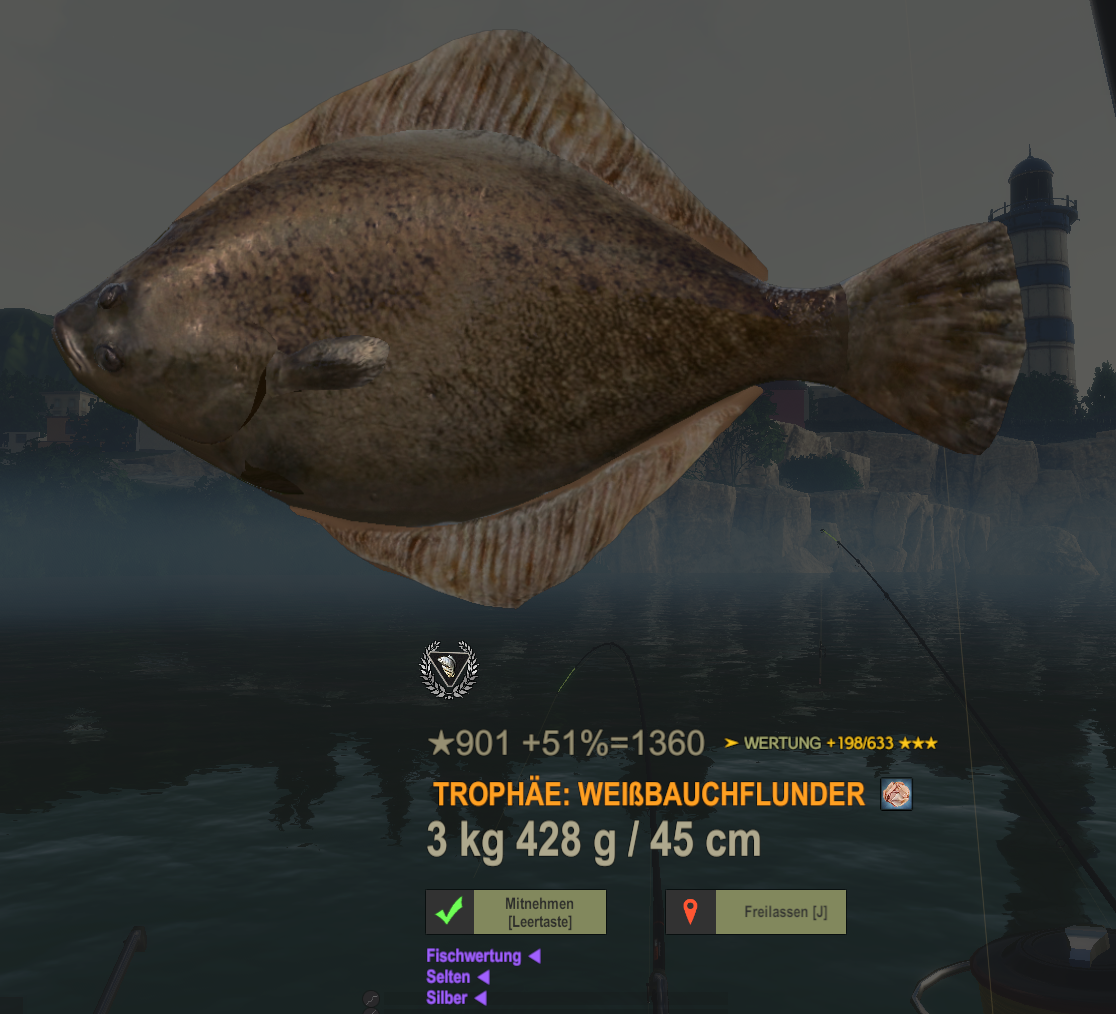The width and height of the screenshot is (1116, 1014).
Task: Release the fish with Freilassen
Action: click(x=756, y=912)
